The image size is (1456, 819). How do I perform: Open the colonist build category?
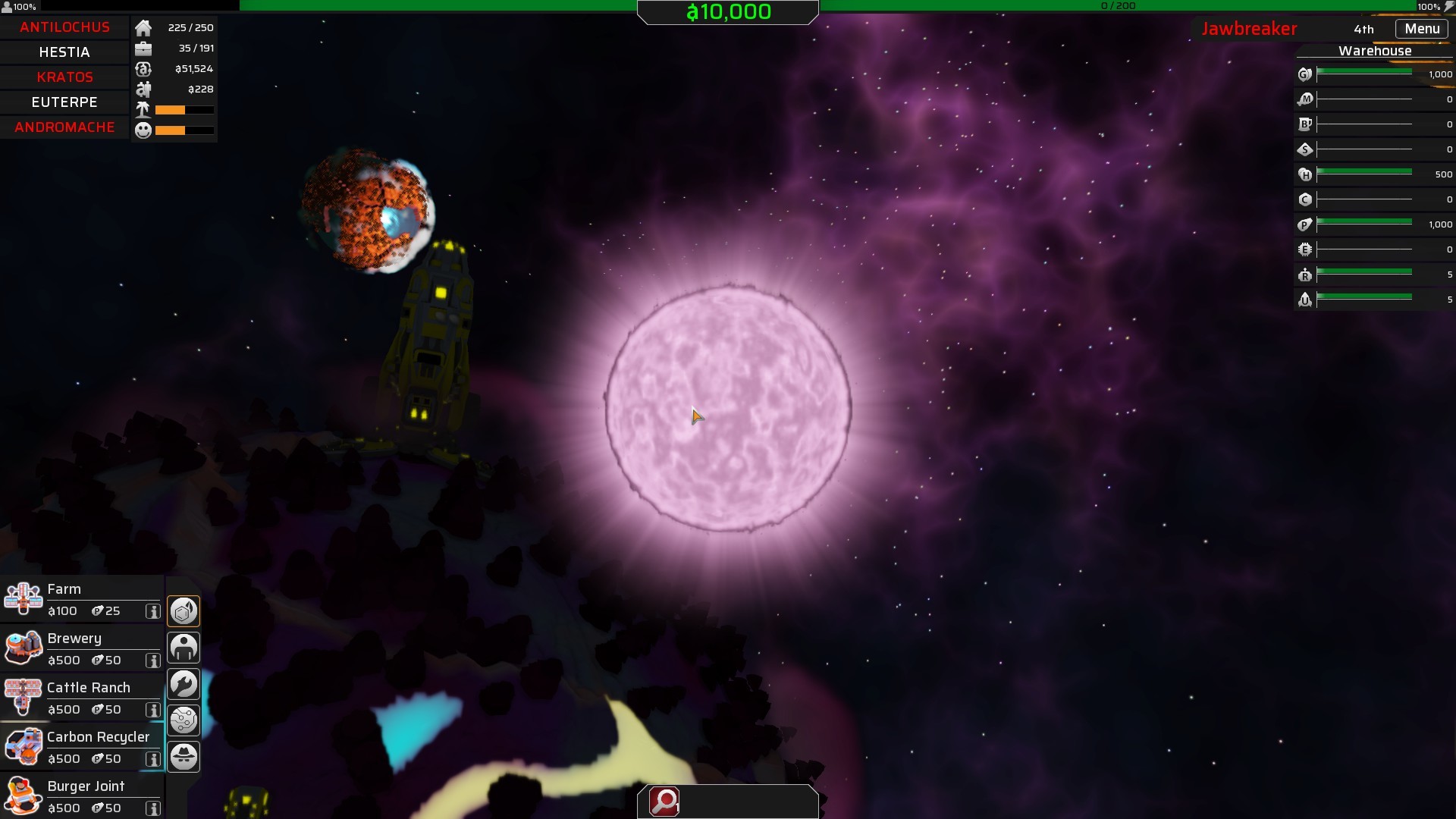[x=184, y=647]
